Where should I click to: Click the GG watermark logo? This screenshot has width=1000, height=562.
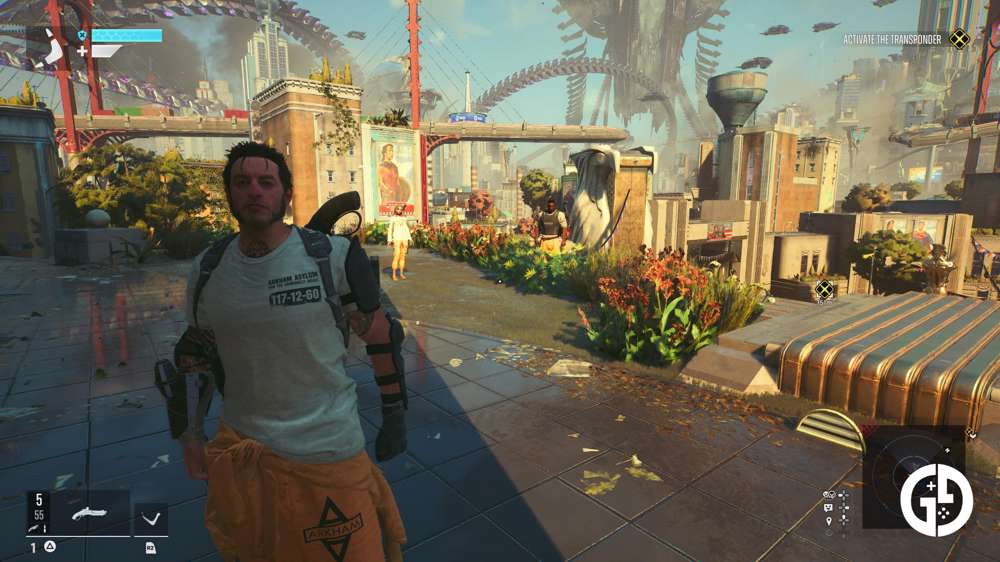936,500
